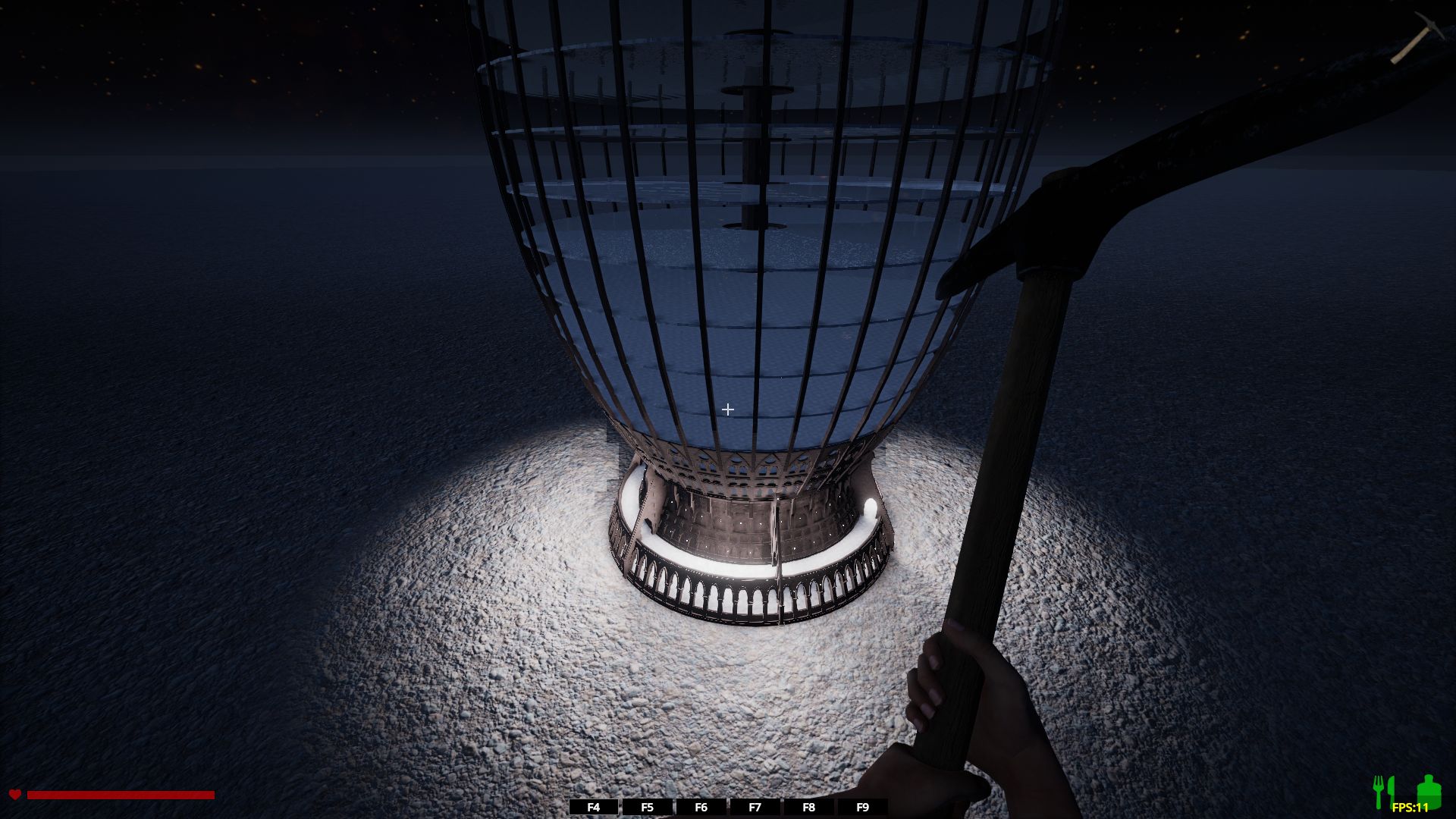1456x819 pixels.
Task: Click the fork and knife hunger icon
Action: coord(1383,792)
